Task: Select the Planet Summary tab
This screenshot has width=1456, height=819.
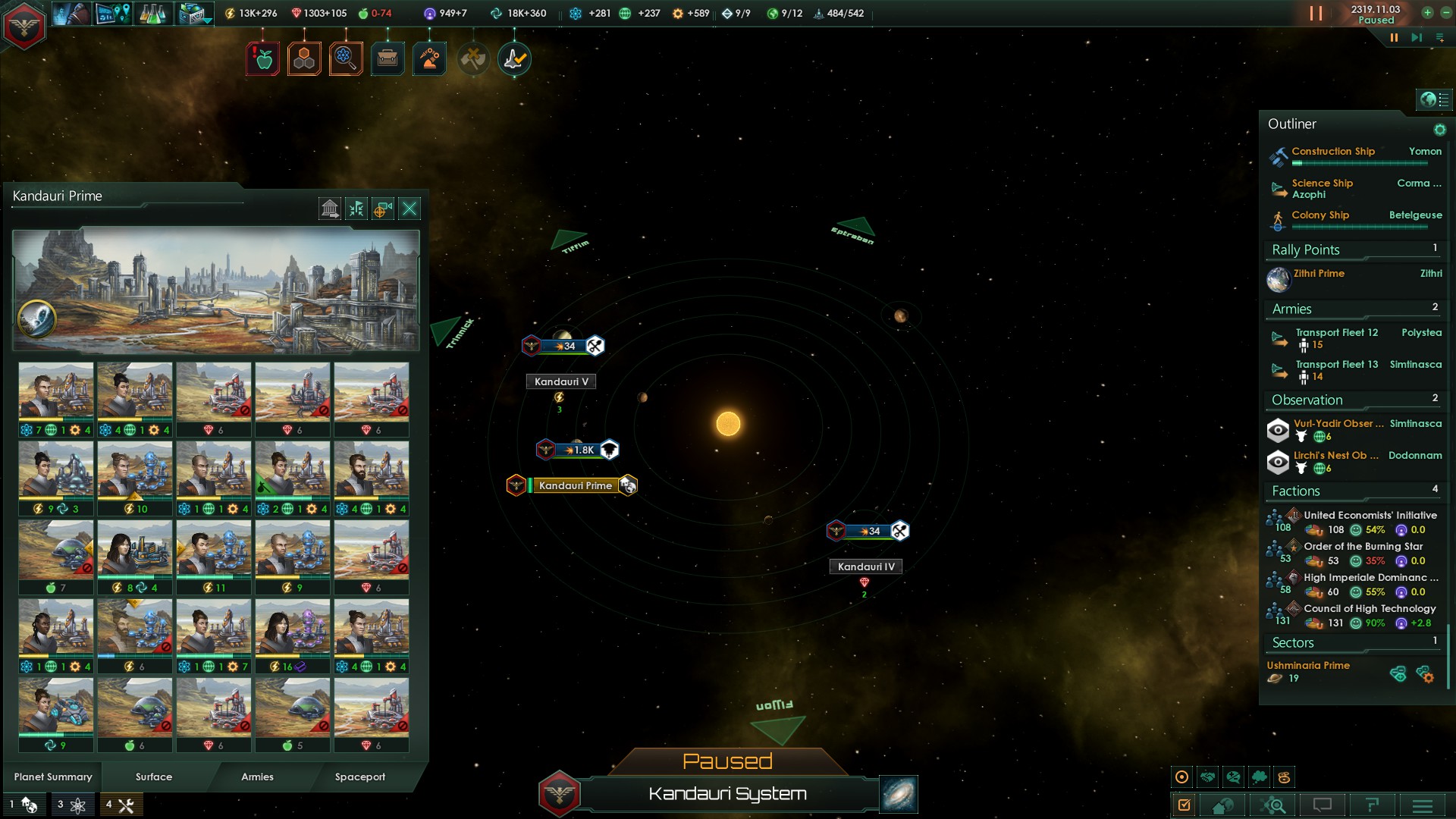Action: [x=53, y=777]
